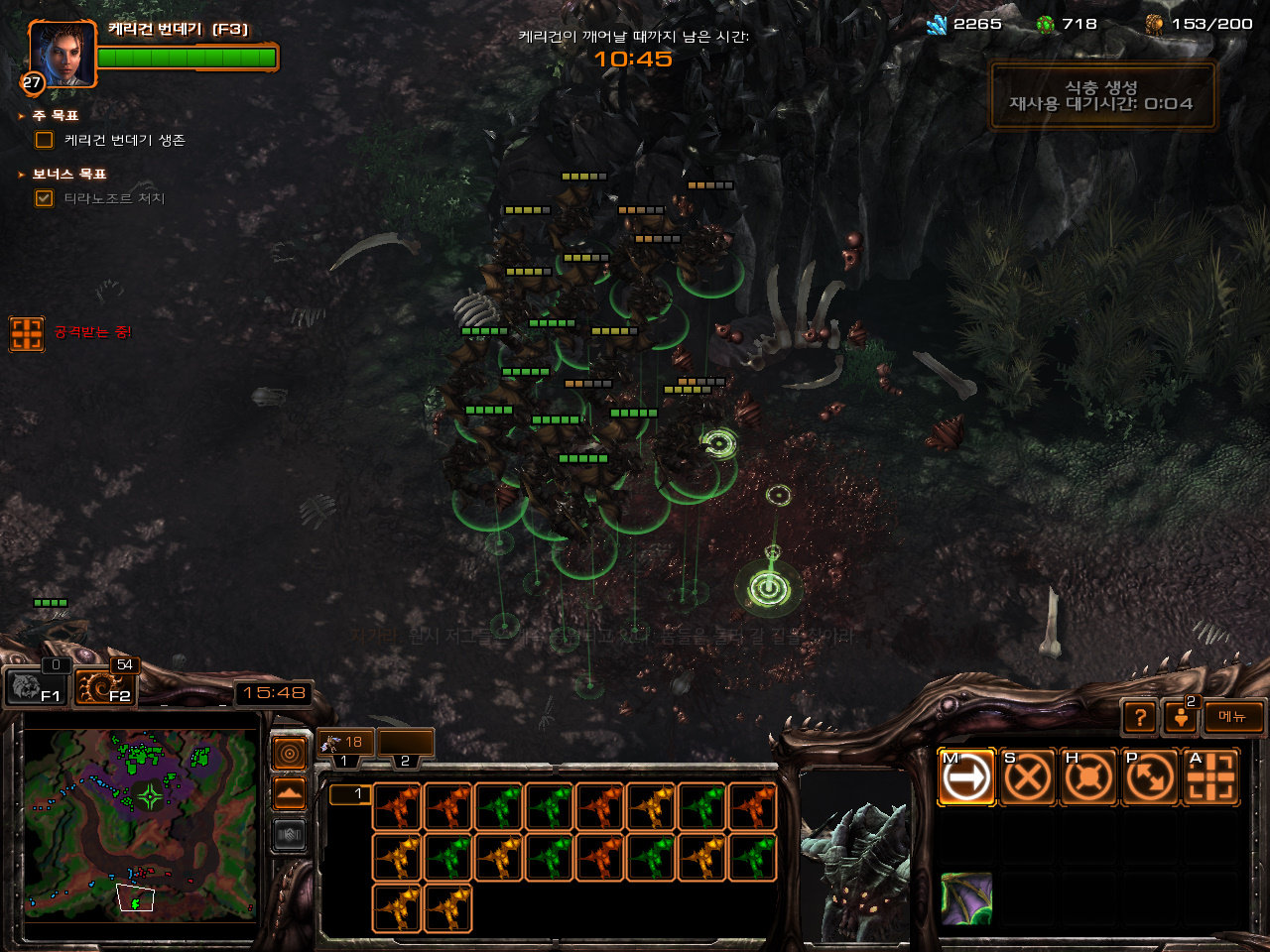Viewport: 1270px width, 952px height.
Task: Toggle the minimap terrain view
Action: 290,794
